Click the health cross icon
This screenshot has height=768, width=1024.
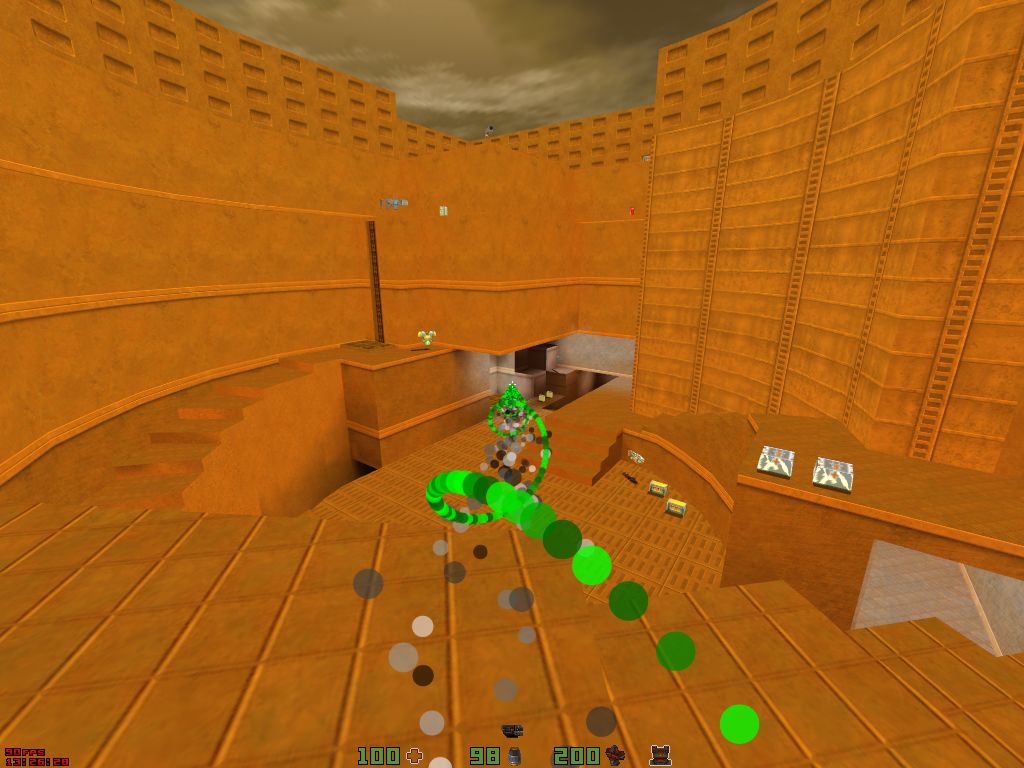(x=414, y=756)
